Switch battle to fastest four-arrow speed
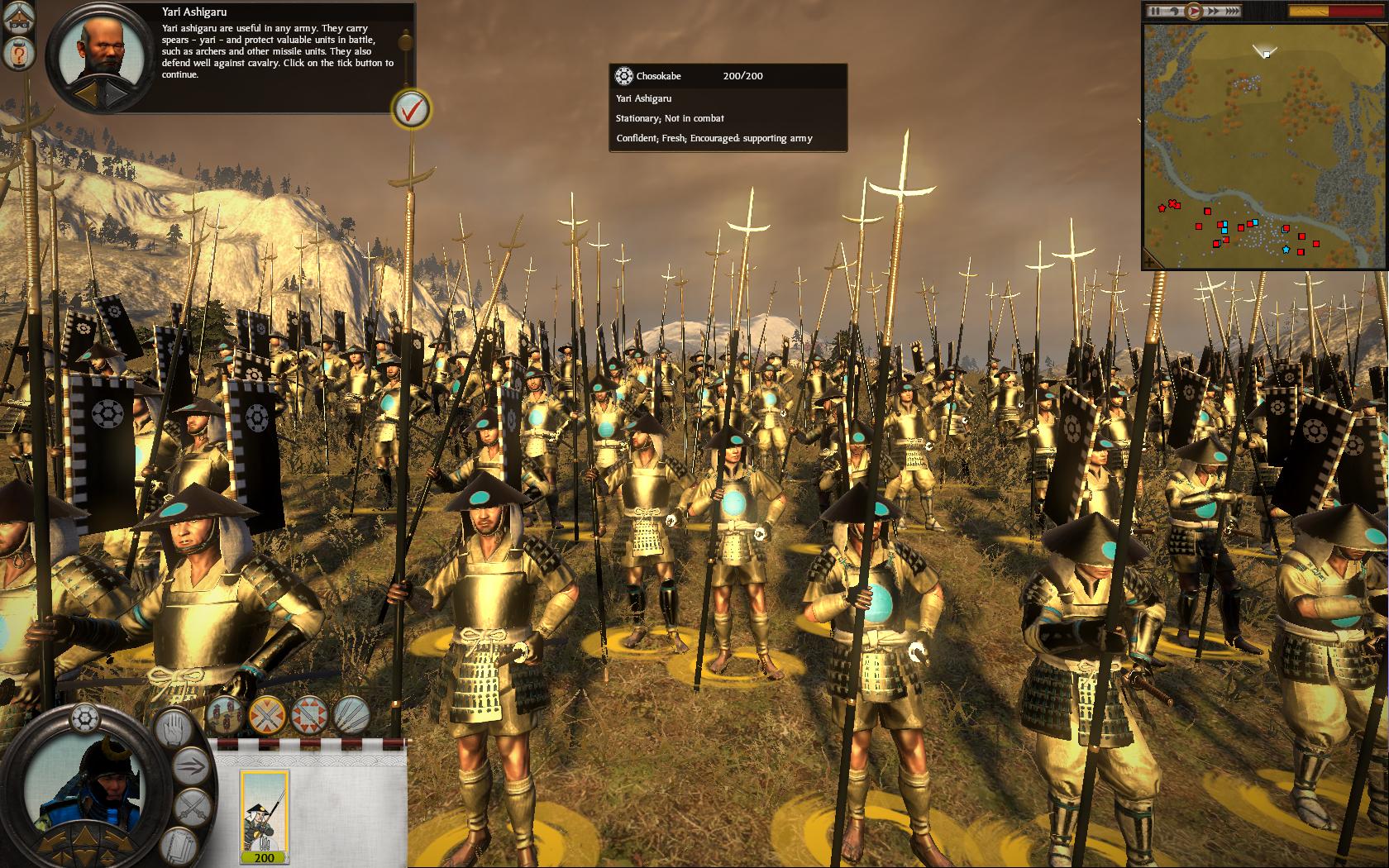This screenshot has height=868, width=1389. pos(1232,12)
